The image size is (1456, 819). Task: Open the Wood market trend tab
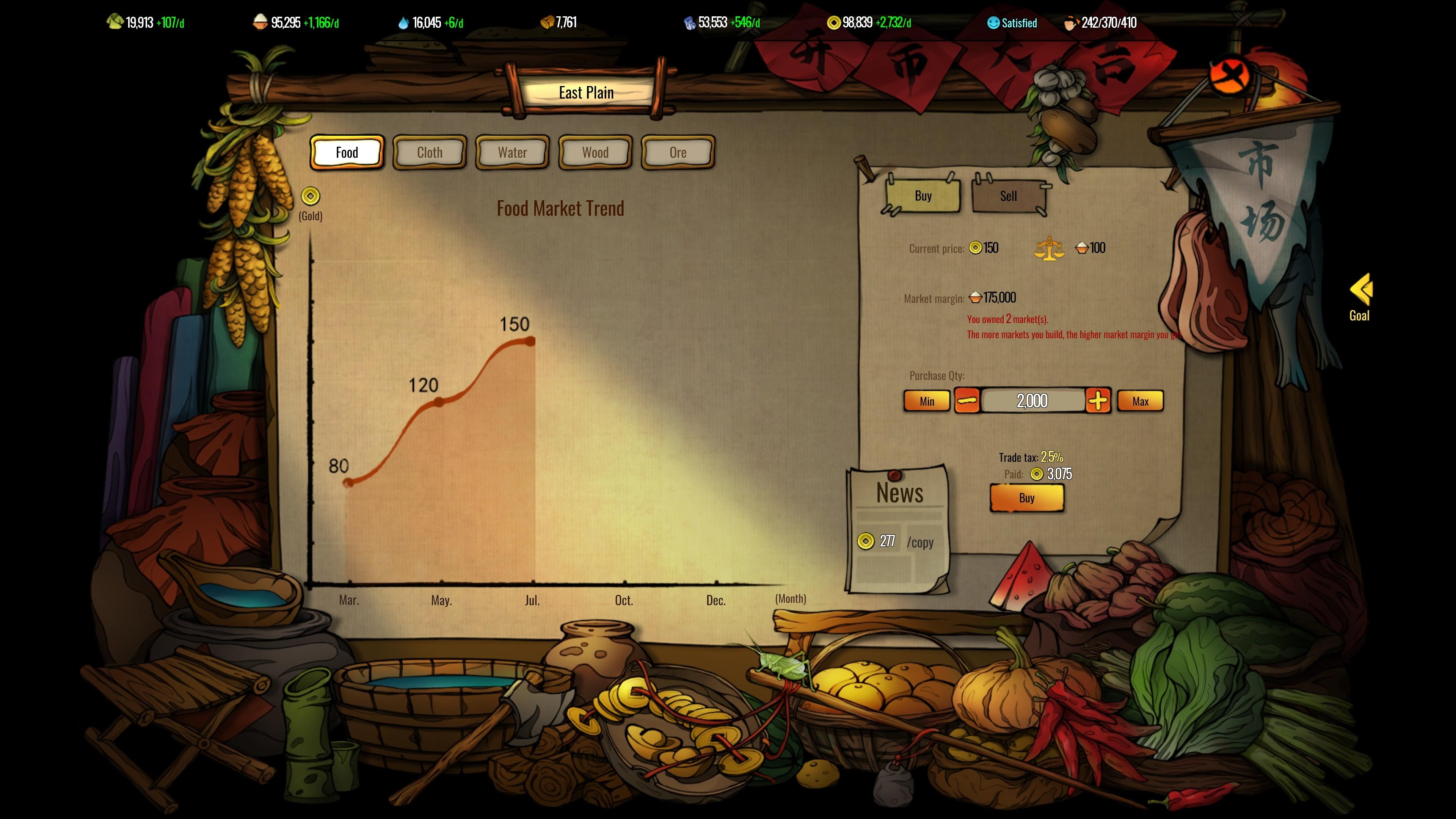[595, 152]
